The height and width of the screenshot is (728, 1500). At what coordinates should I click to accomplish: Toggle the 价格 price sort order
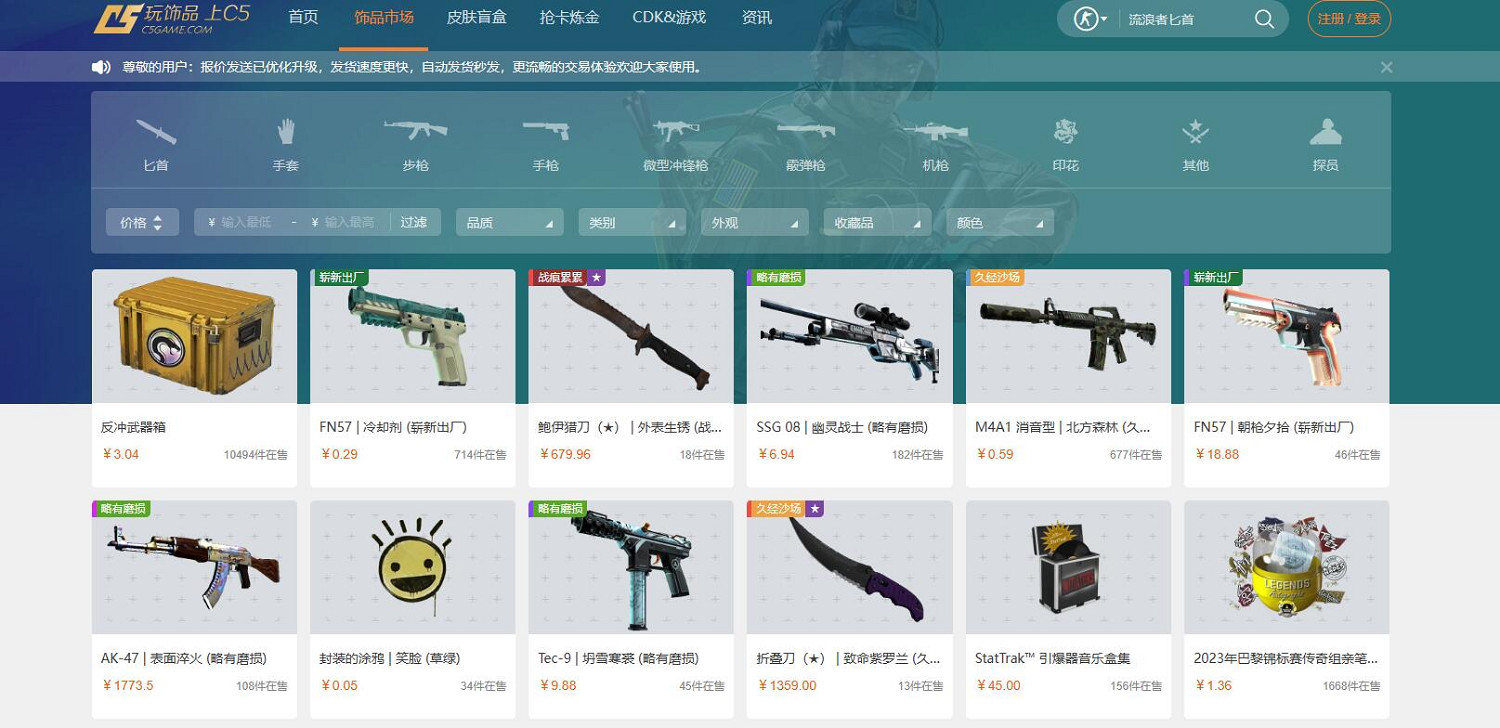click(x=142, y=222)
